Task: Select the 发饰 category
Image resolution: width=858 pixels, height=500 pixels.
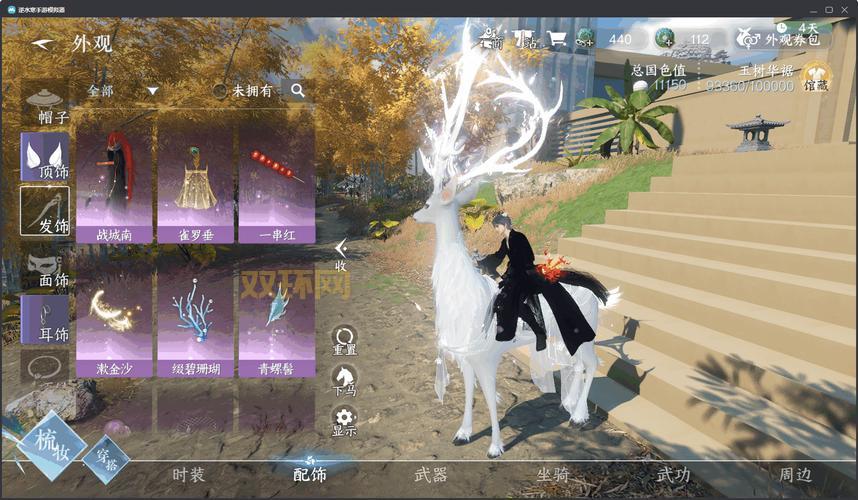Action: [x=45, y=212]
